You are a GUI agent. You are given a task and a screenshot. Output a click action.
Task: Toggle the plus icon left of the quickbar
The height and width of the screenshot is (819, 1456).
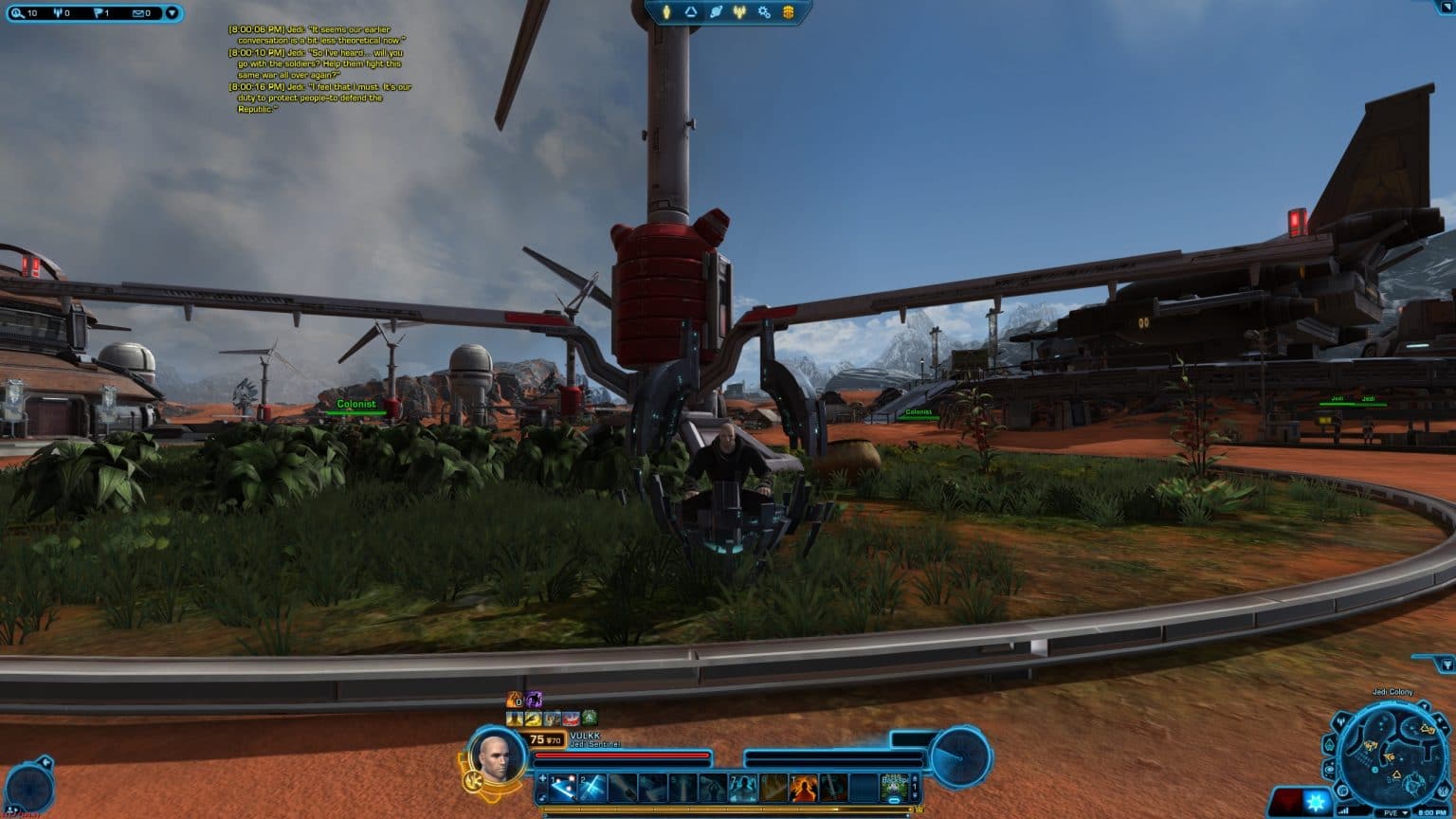pyautogui.click(x=541, y=778)
